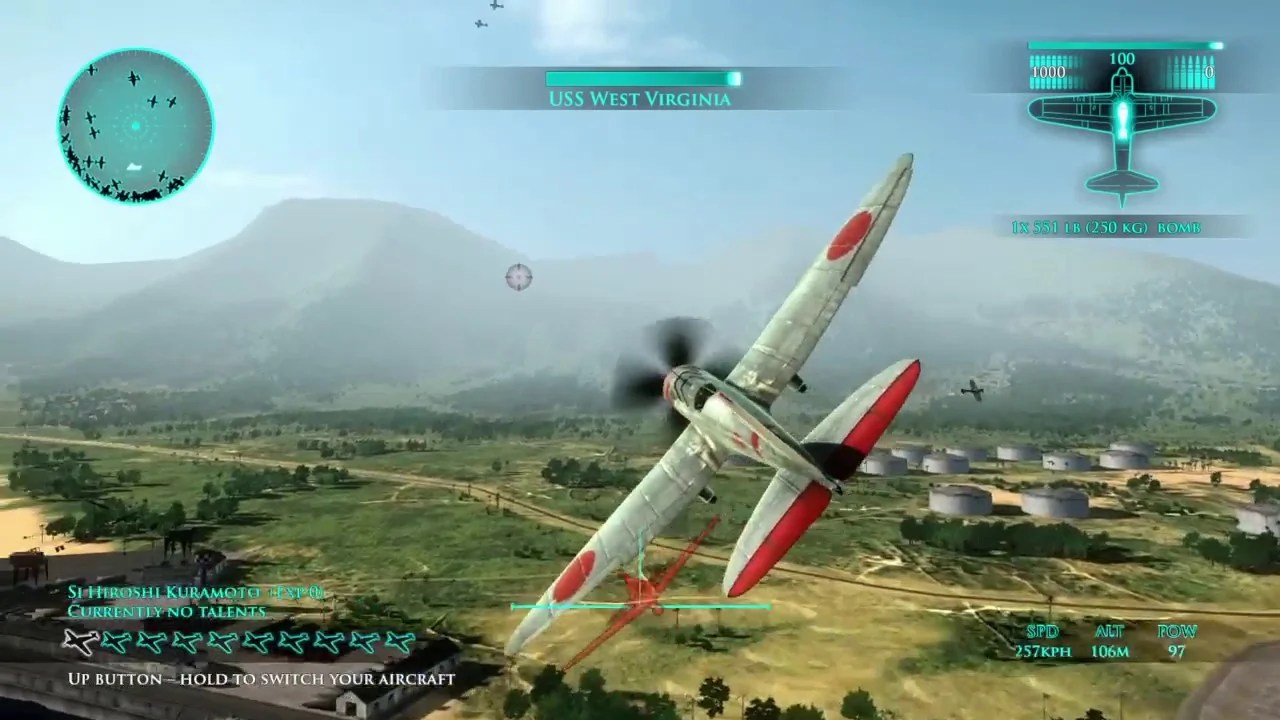This screenshot has width=1280, height=720.
Task: Select the last plane icon in the squadron row
Action: pos(400,644)
